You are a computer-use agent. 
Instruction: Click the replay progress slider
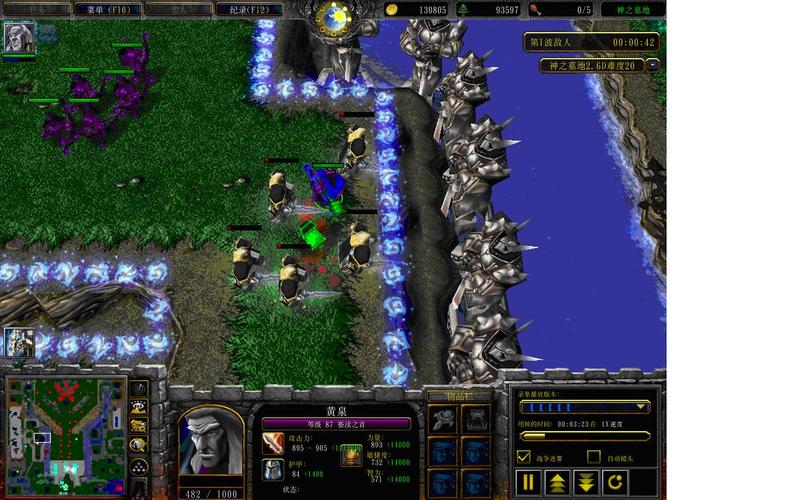(584, 436)
